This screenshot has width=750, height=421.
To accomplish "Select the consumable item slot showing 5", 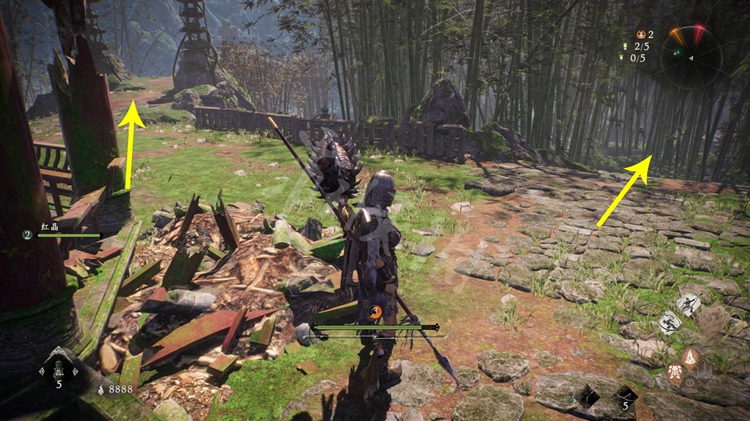I will tap(57, 368).
